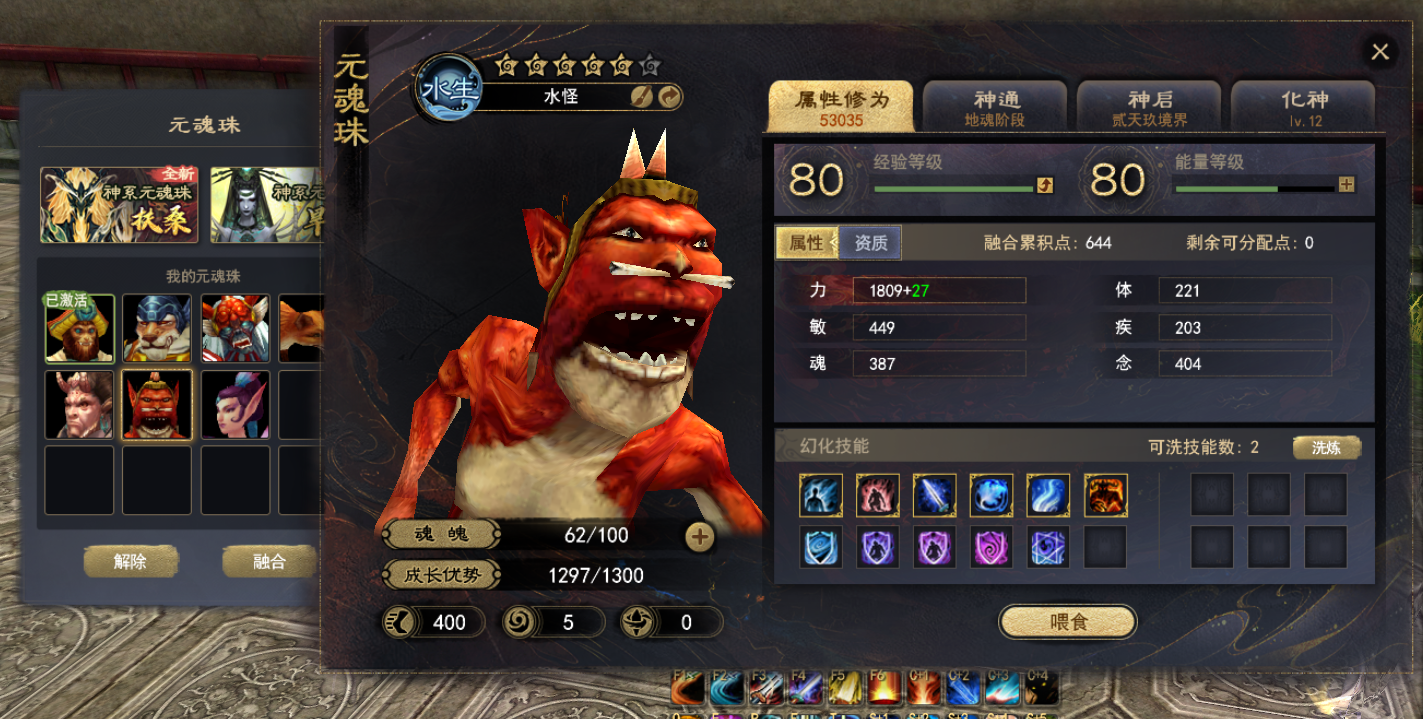Click the 喂食 feed button
Screen dimensions: 1423x719
(x=1068, y=622)
